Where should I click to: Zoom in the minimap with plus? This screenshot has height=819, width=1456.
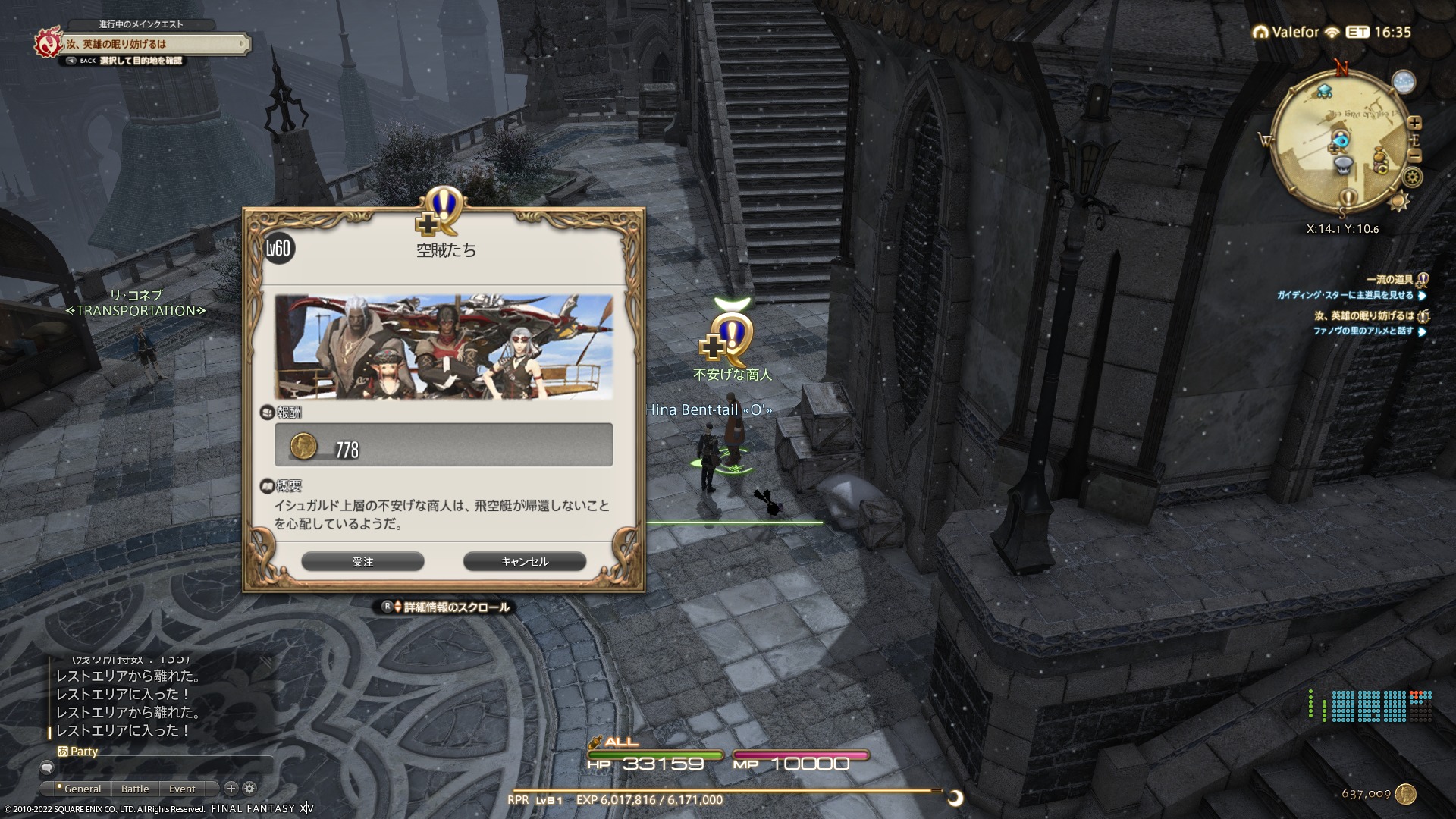tap(1414, 122)
